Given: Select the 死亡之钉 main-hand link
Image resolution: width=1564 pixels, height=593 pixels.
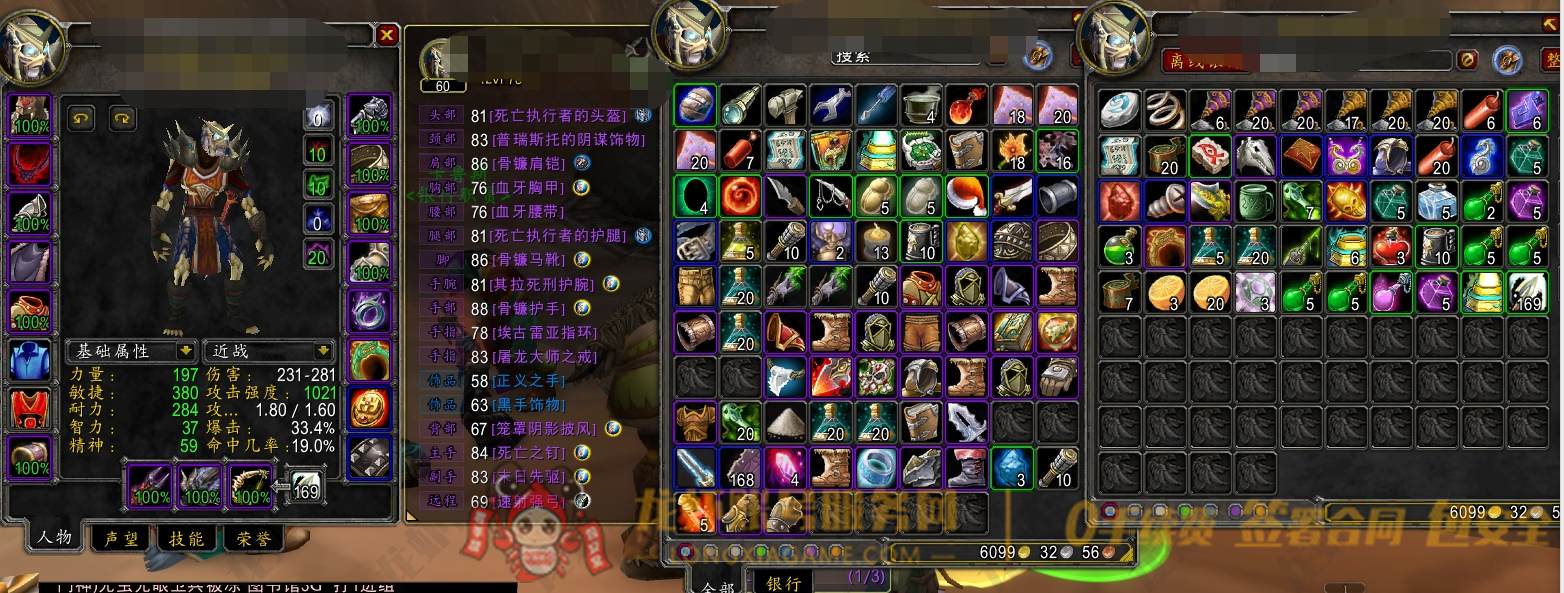Looking at the screenshot, I should pyautogui.click(x=530, y=452).
